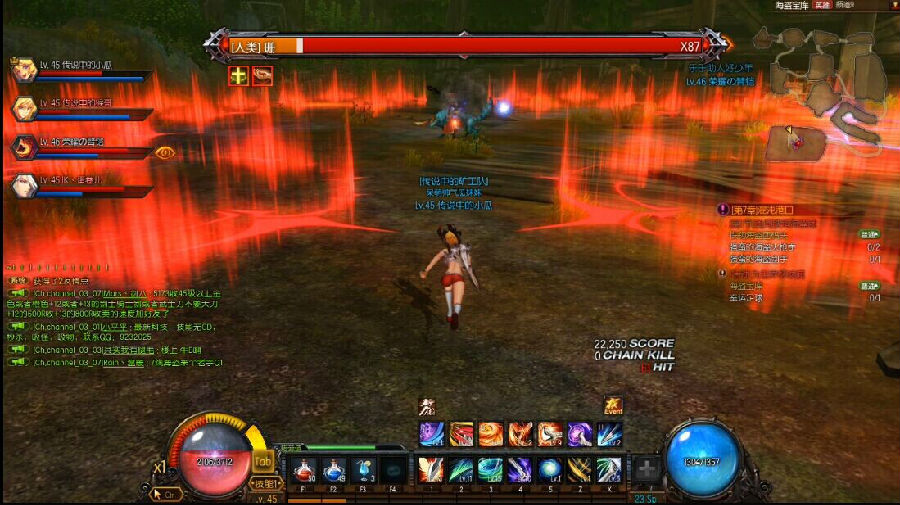Image resolution: width=900 pixels, height=505 pixels.
Task: Trigger the teal whirlwind skill
Action: coord(490,469)
